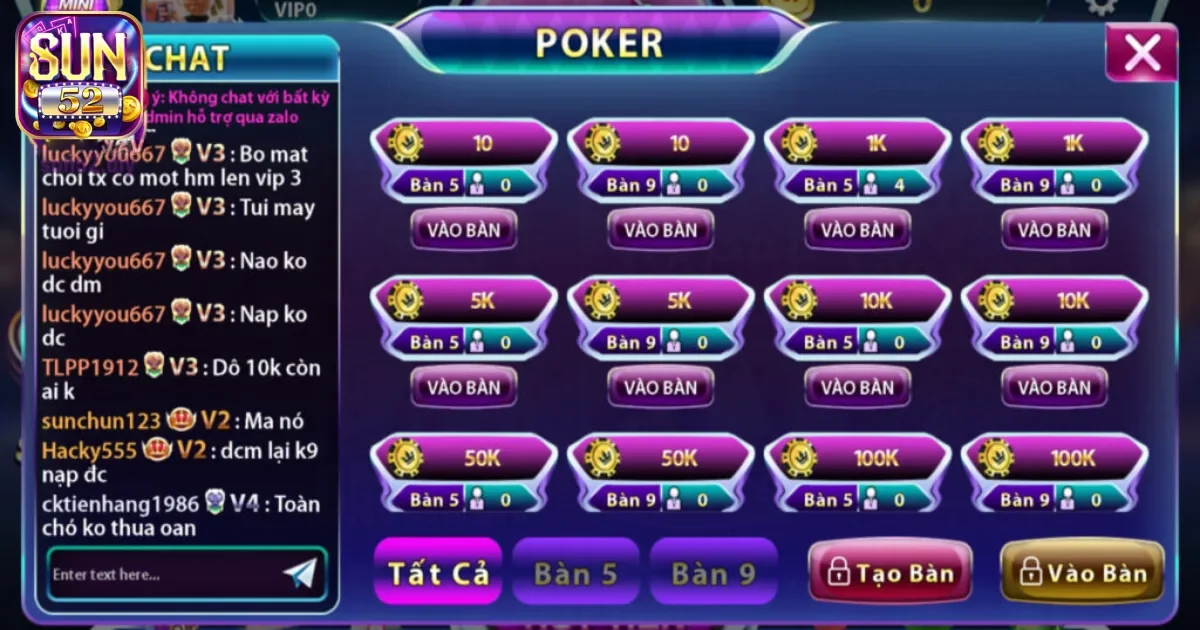Send the chat message with paper plane icon
Viewport: 1200px width, 630px height.
(x=300, y=573)
